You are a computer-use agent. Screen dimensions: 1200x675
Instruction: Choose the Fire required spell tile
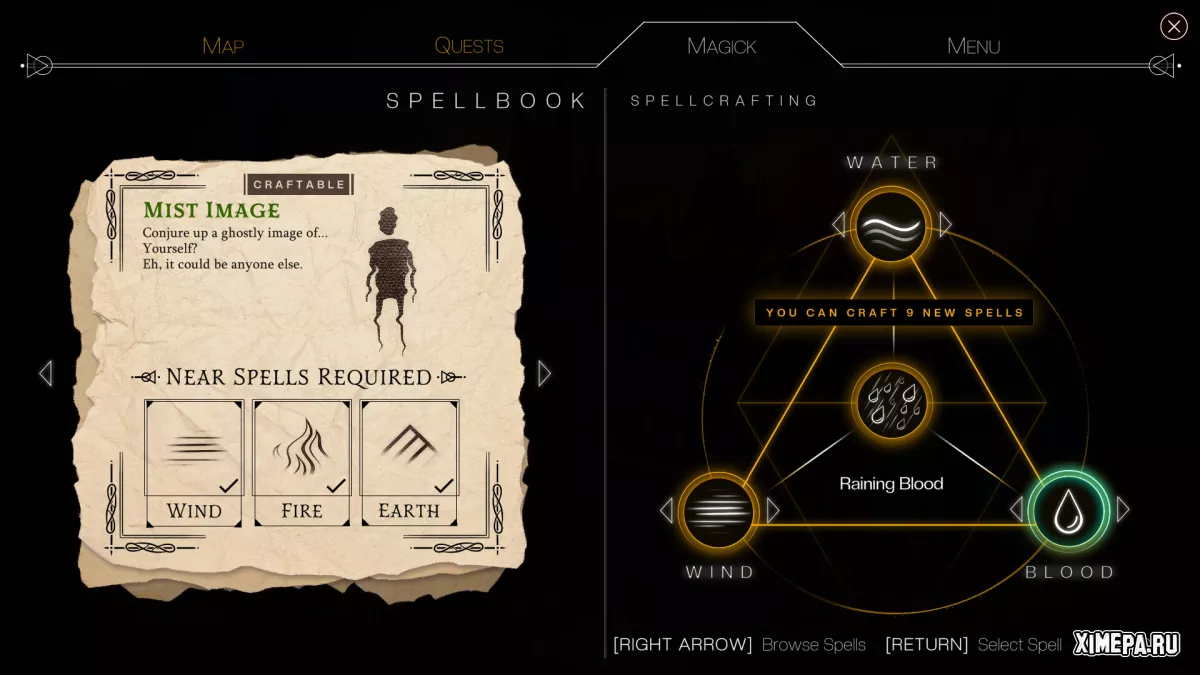click(302, 461)
